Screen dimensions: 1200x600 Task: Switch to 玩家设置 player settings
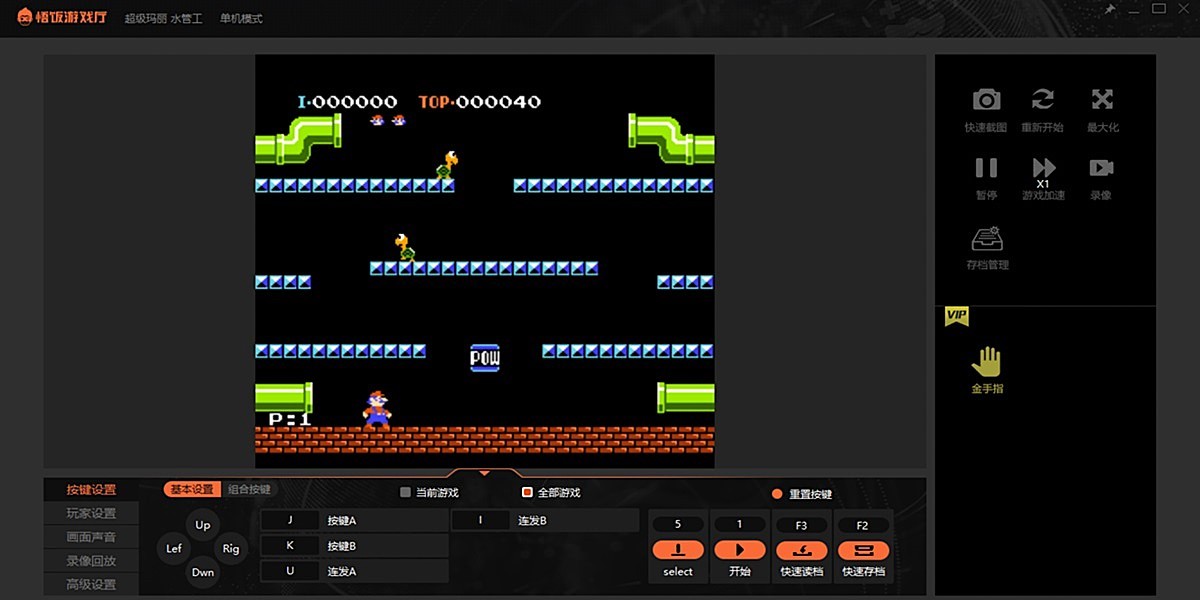pos(91,513)
